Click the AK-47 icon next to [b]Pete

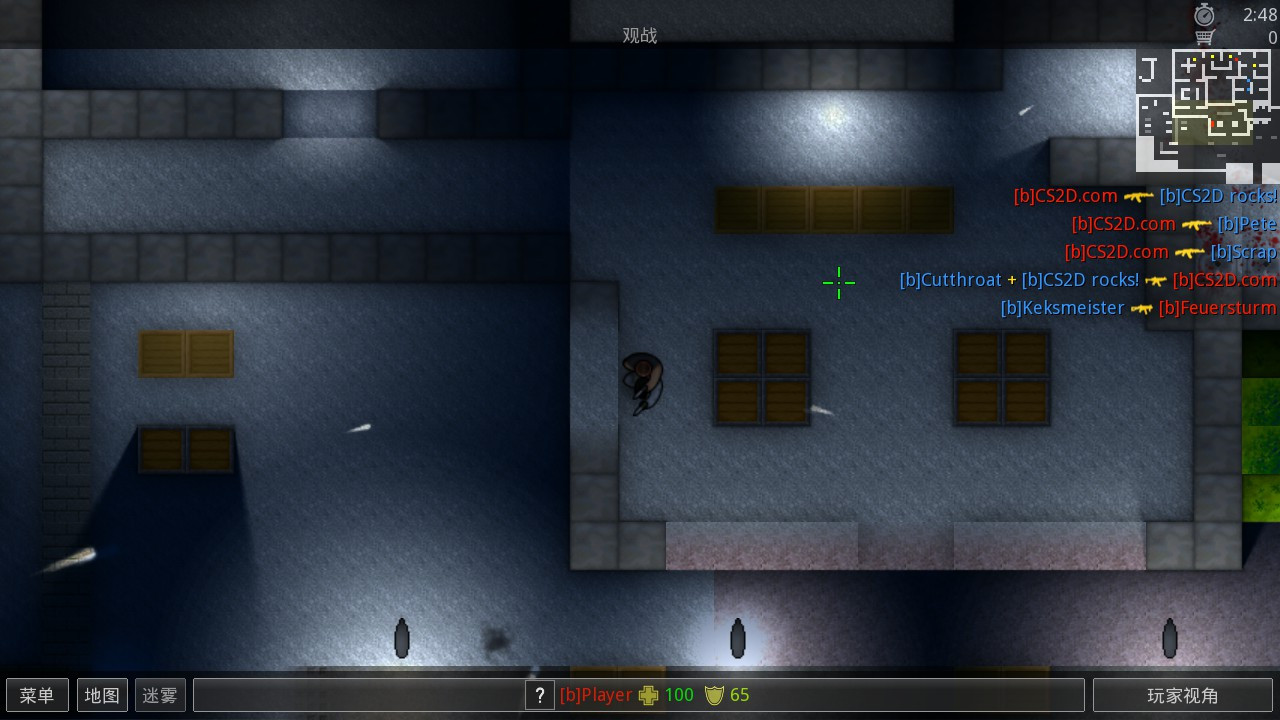pos(1196,224)
